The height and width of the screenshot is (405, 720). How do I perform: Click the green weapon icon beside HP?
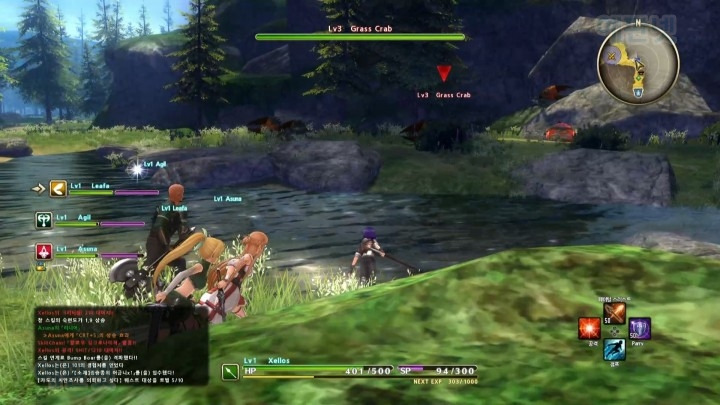(230, 372)
